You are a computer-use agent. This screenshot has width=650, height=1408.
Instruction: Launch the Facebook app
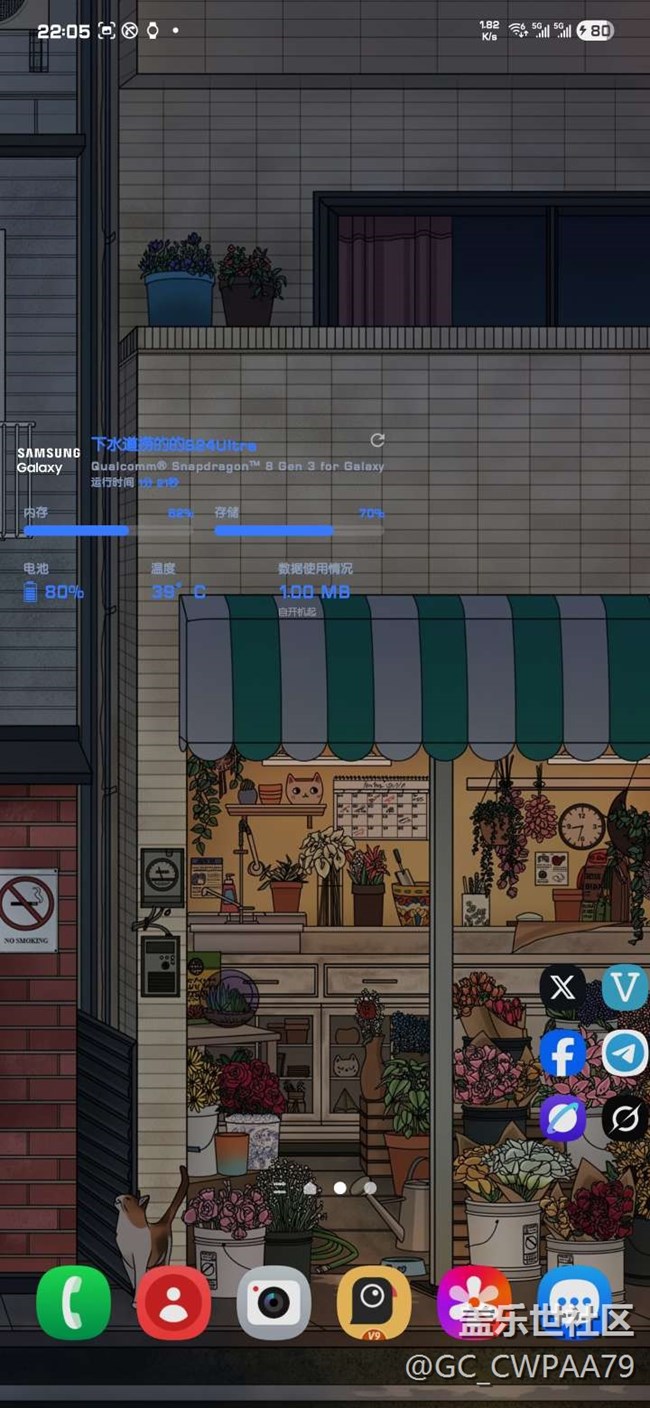click(563, 1053)
